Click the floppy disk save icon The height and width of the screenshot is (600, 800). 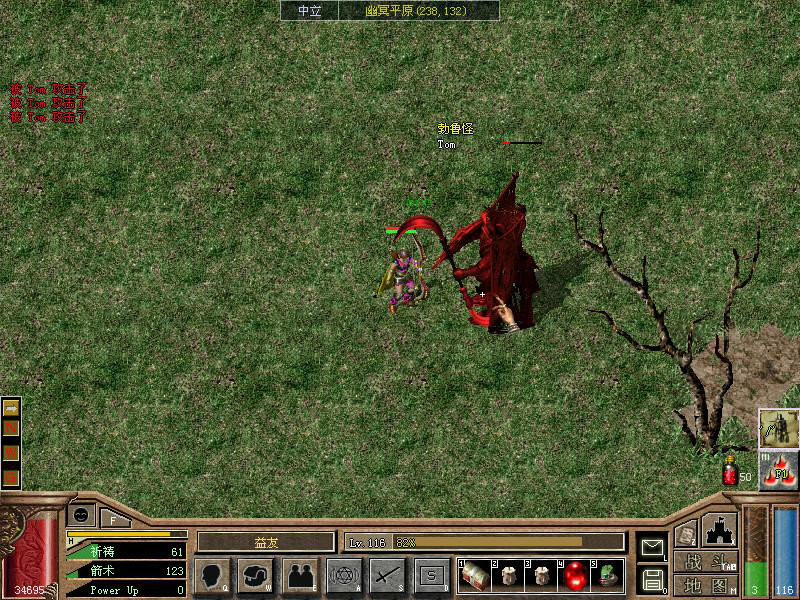(x=652, y=579)
